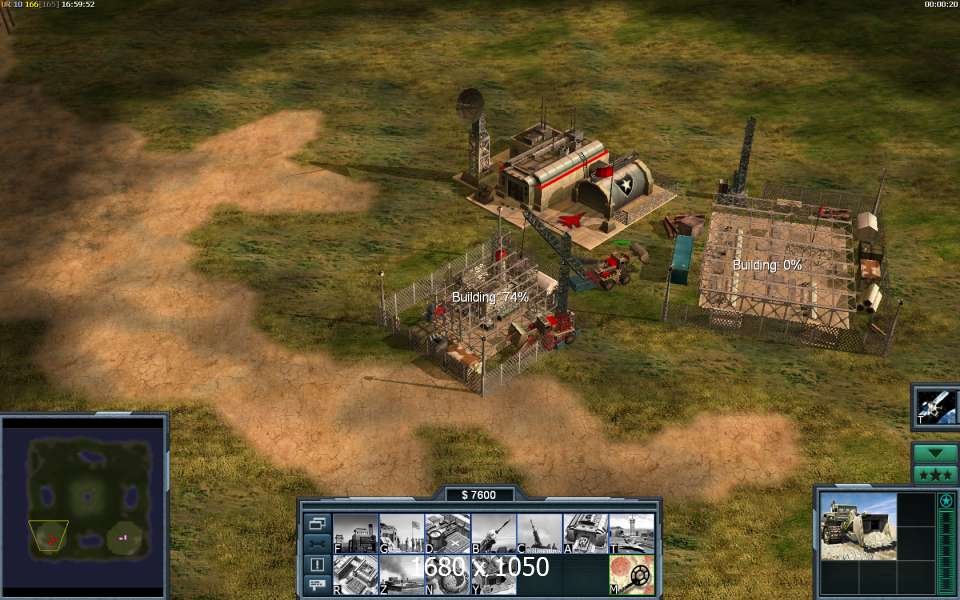Select the bulldozer unit portrait

858,525
